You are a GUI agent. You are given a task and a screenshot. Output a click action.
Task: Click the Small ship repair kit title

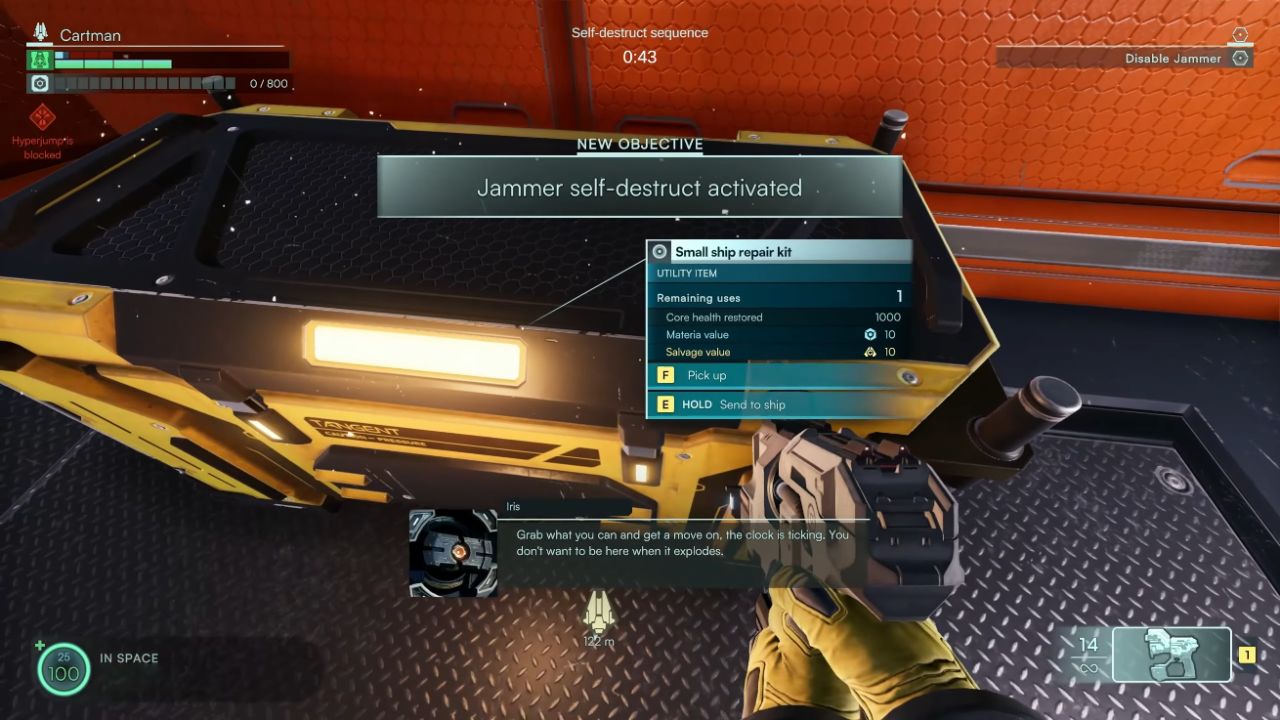coord(733,252)
